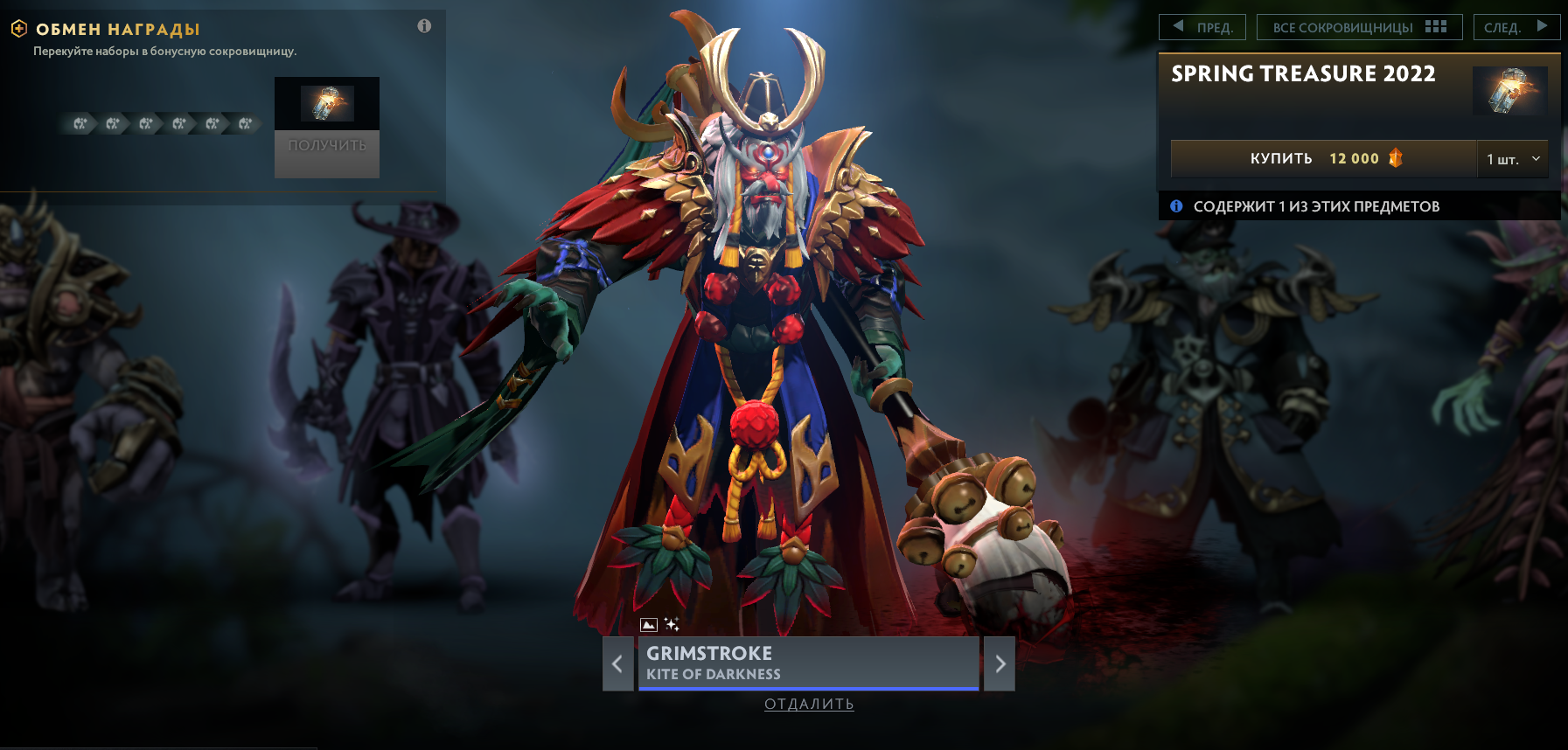Click the screenshot image icon above GRIMSTROKE label
The width and height of the screenshot is (1568, 750).
(647, 622)
